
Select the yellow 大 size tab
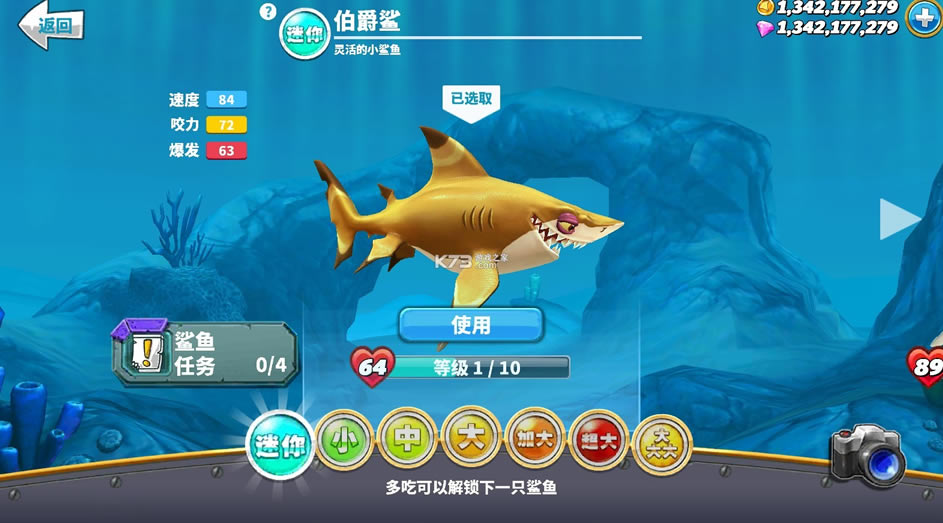click(471, 436)
